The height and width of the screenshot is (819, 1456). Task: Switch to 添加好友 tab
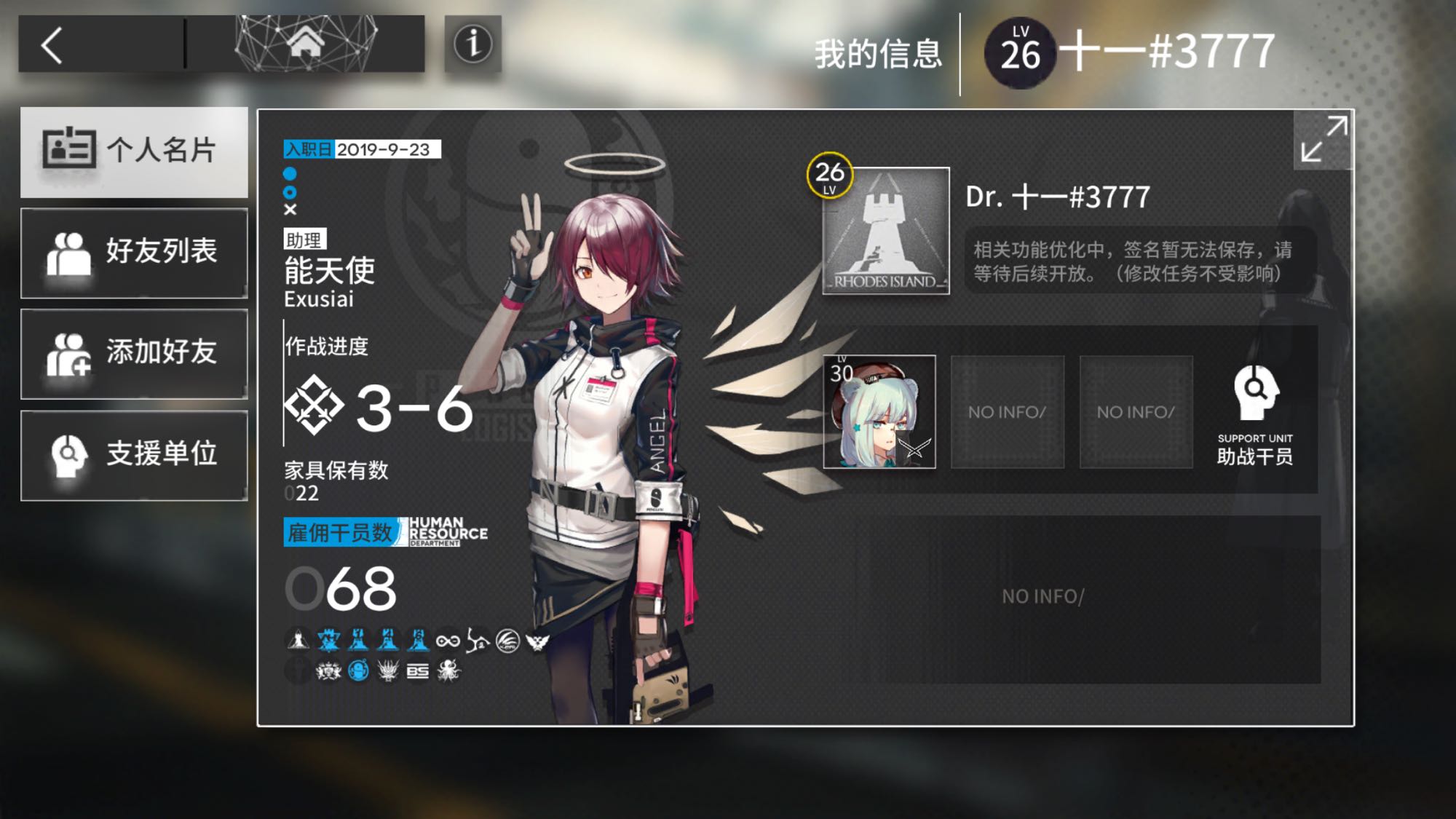(135, 353)
